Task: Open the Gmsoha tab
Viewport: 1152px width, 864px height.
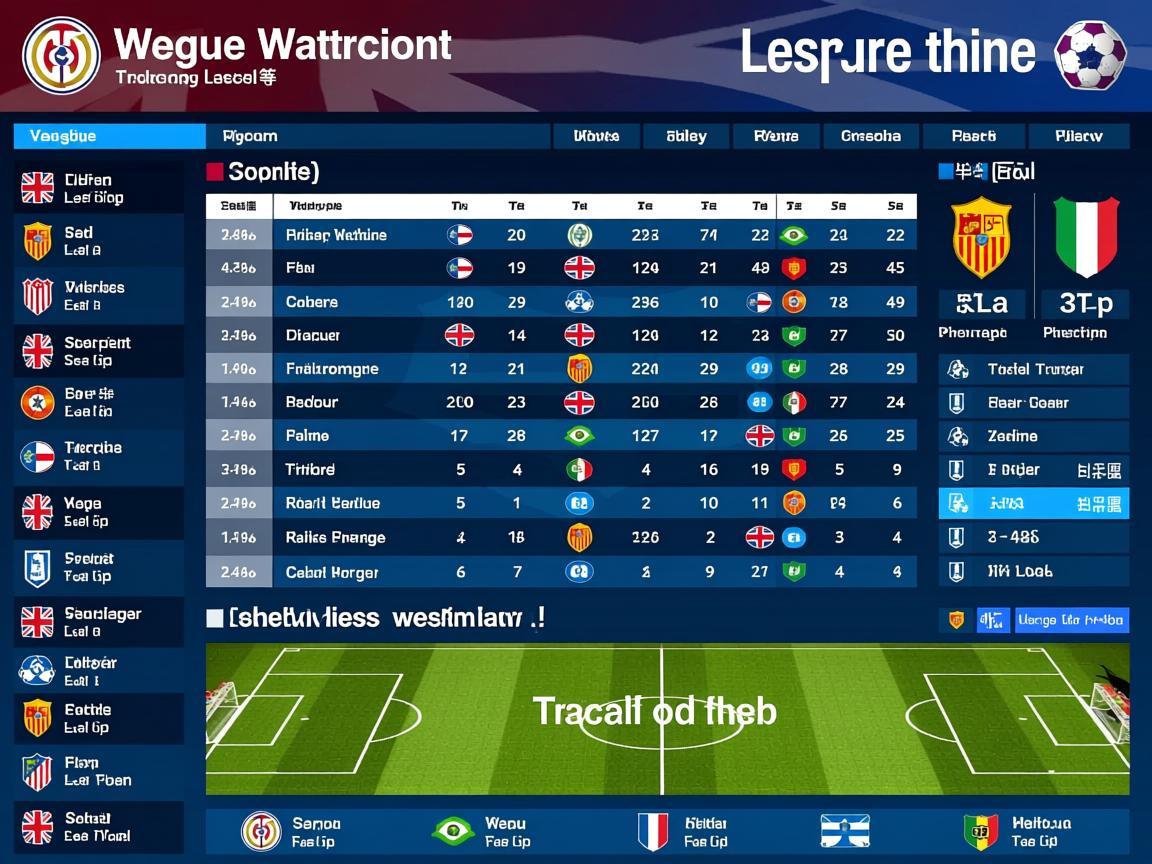Action: (870, 136)
